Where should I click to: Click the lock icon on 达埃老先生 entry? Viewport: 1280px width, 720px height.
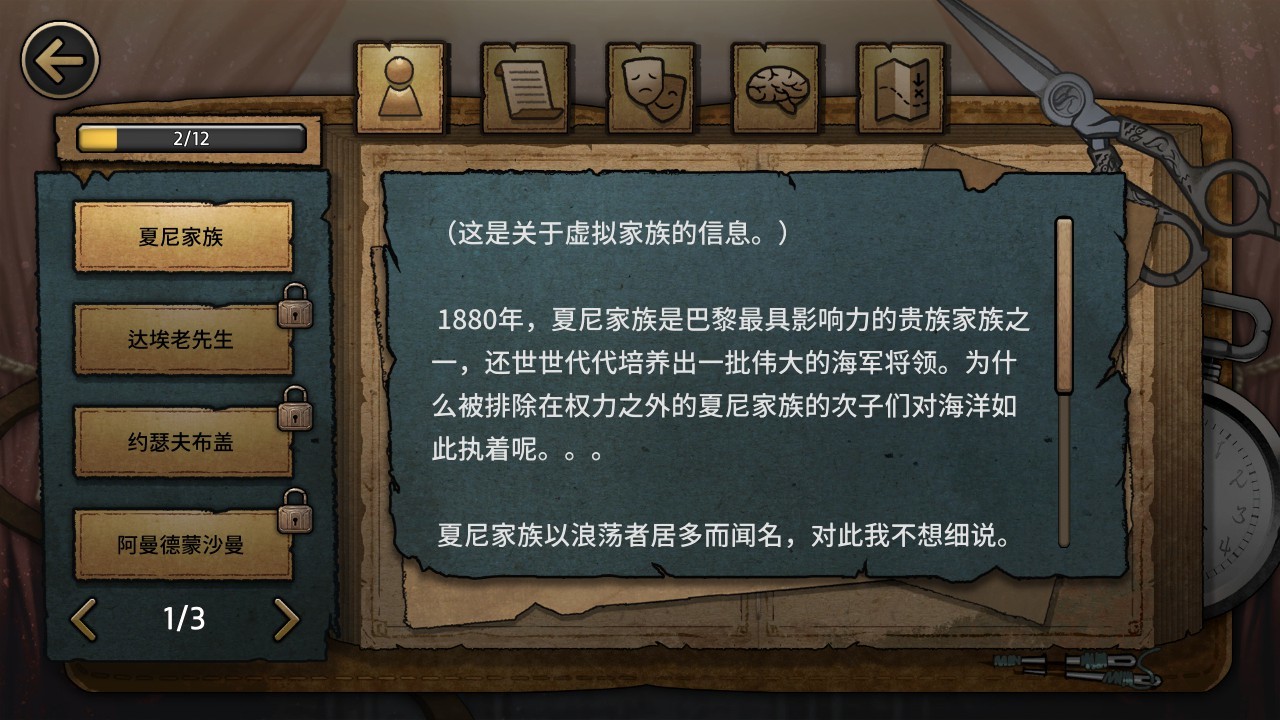click(293, 307)
